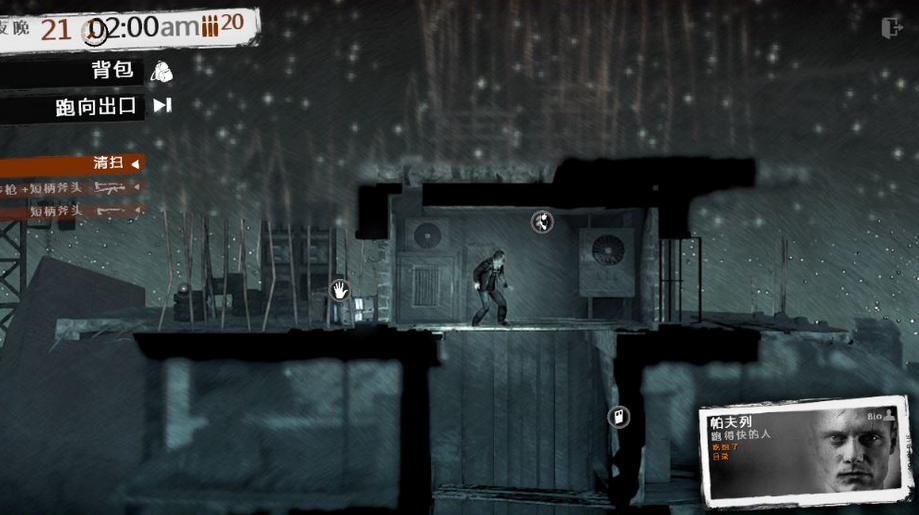Click the hand interaction icon

pyautogui.click(x=340, y=290)
